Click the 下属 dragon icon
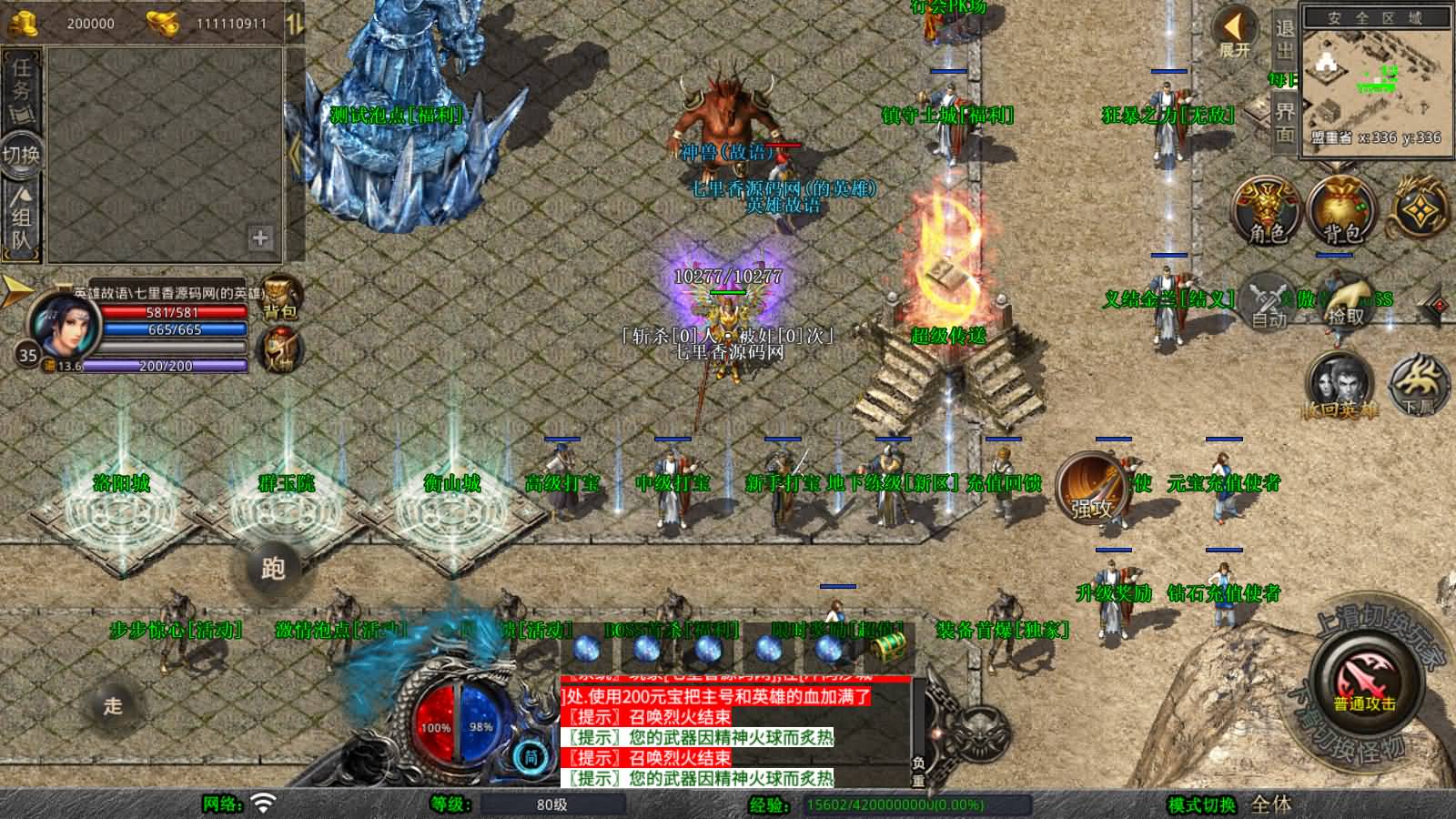The height and width of the screenshot is (819, 1456). [1419, 385]
